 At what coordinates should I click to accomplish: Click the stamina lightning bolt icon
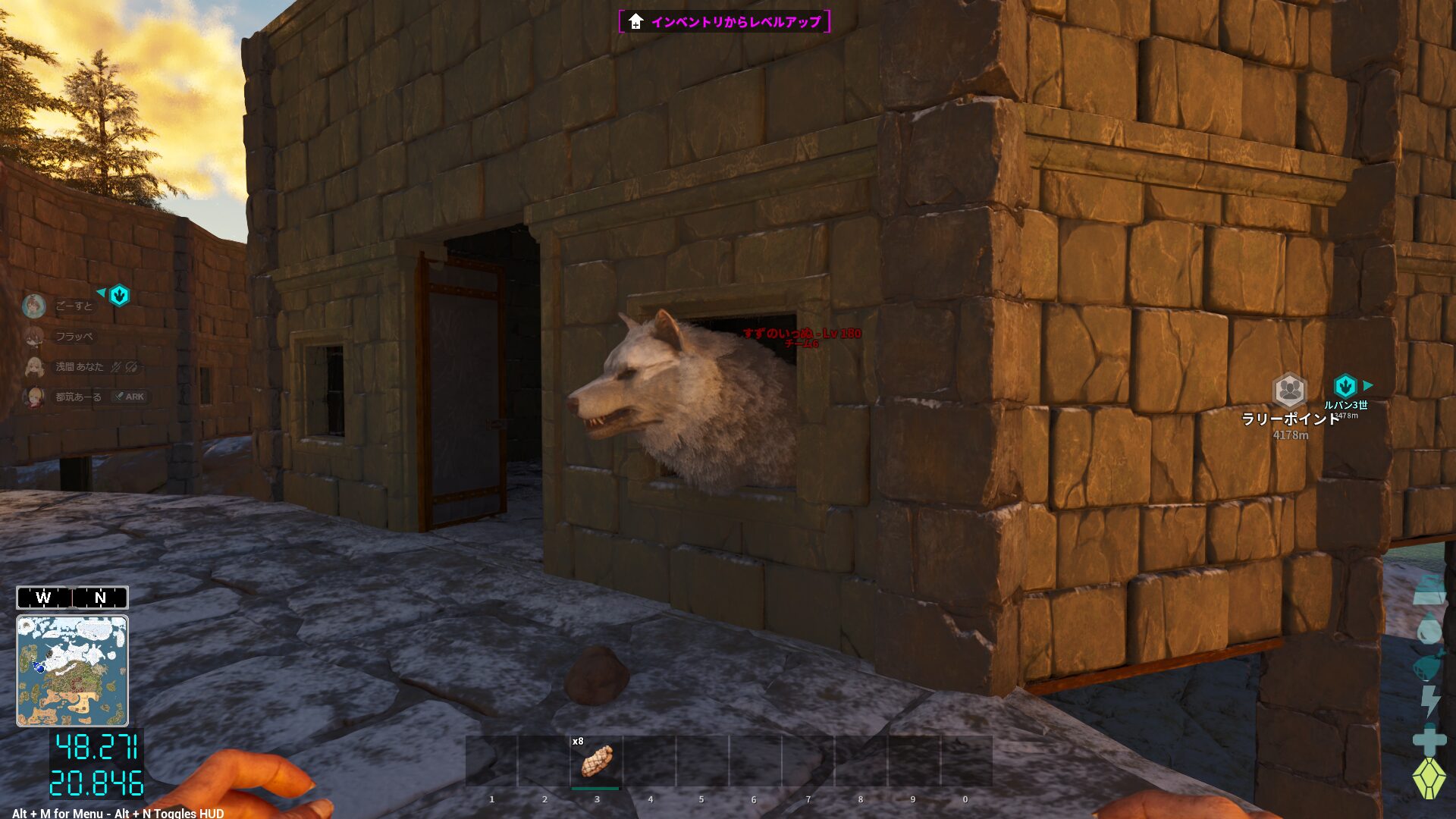[x=1429, y=701]
